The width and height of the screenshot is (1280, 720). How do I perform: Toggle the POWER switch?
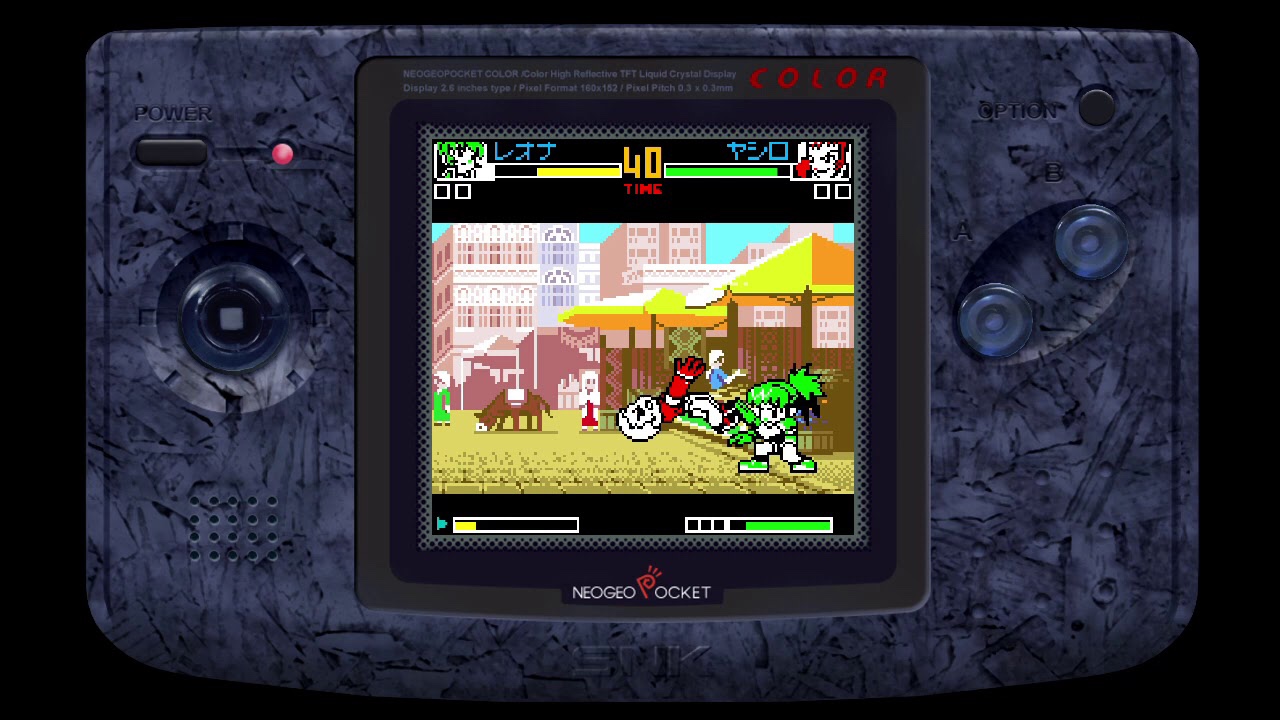point(171,152)
